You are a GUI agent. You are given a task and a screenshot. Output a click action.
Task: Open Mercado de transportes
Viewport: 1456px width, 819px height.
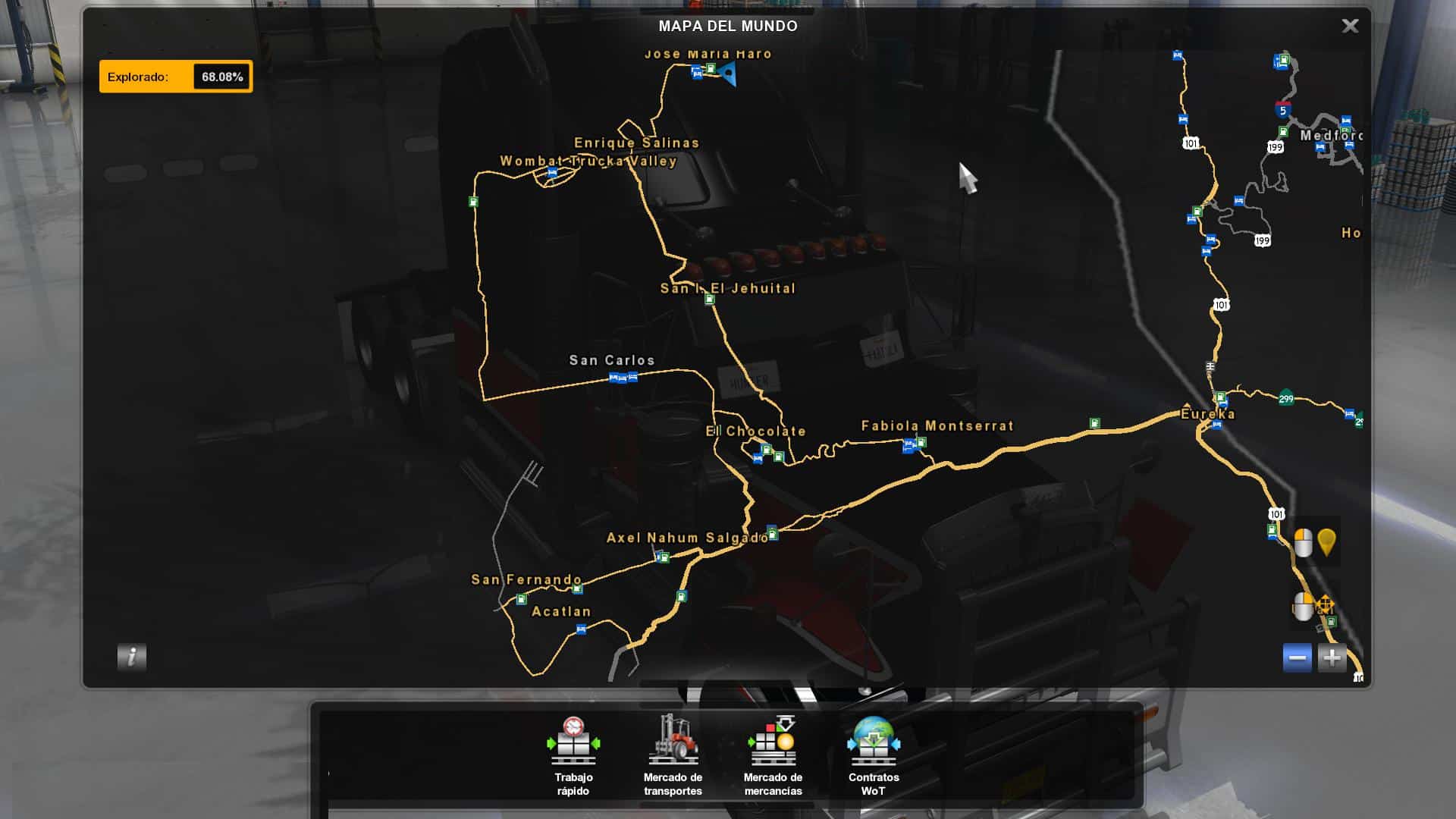[673, 755]
